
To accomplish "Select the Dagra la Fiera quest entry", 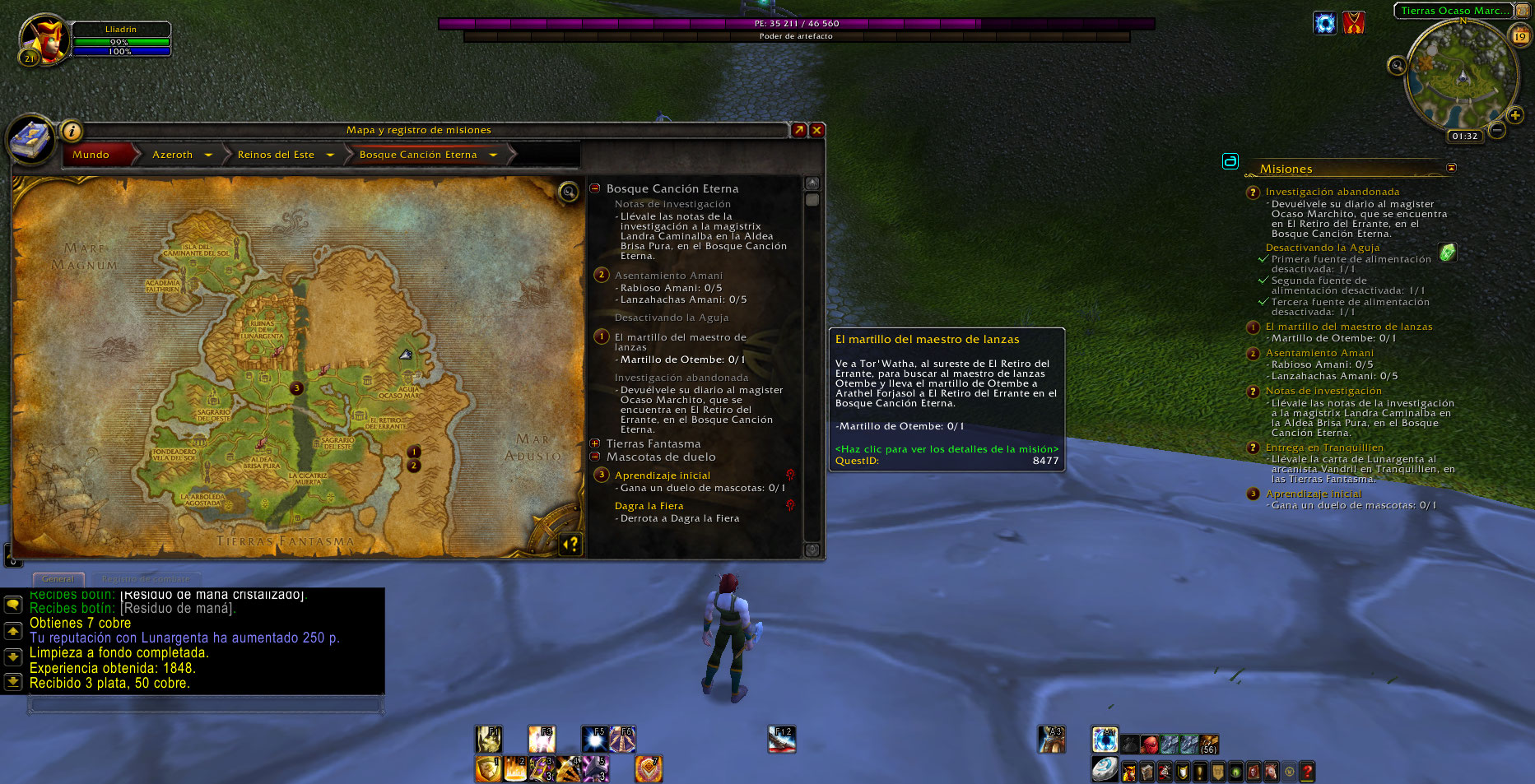I will pos(649,506).
